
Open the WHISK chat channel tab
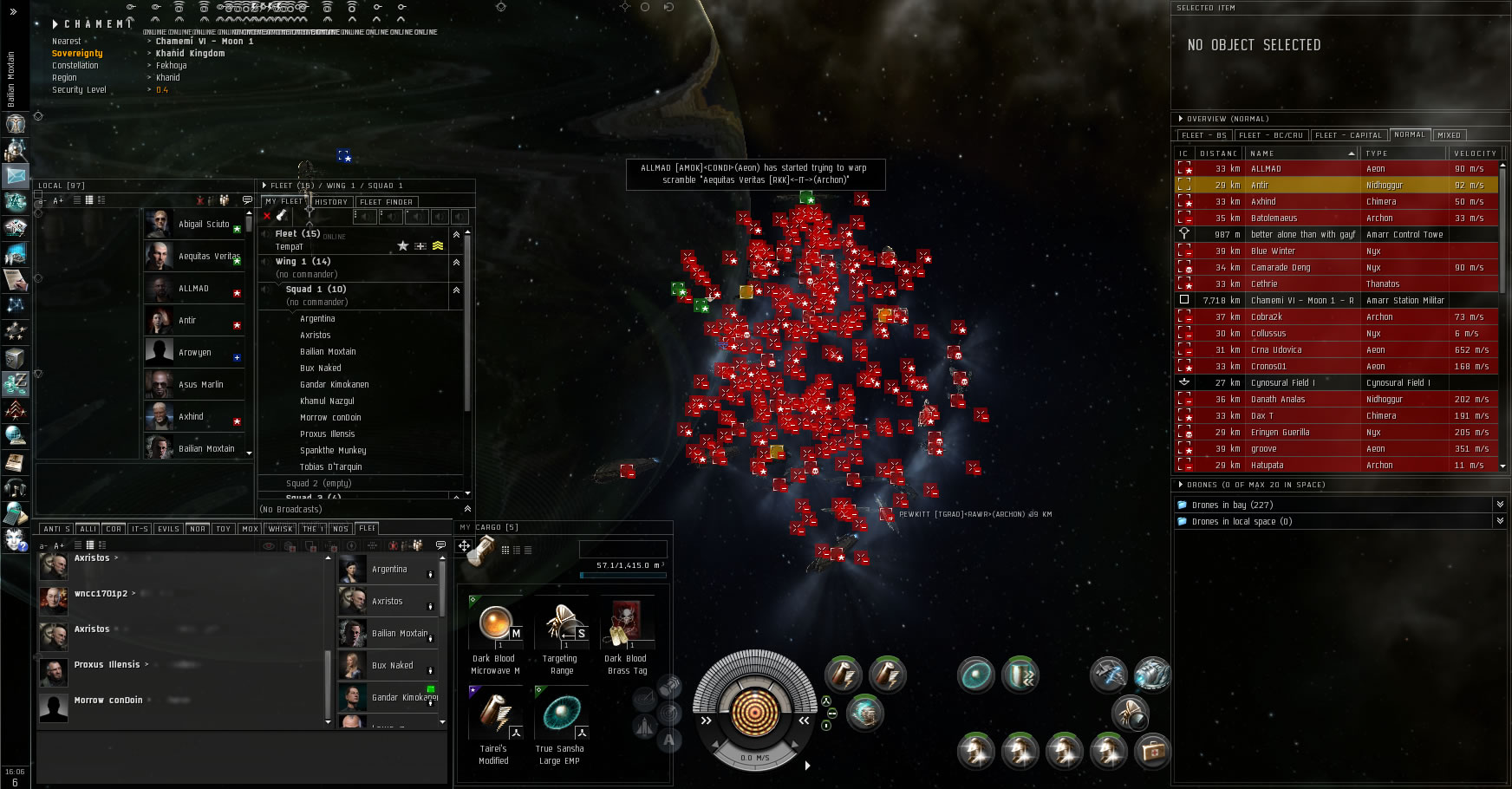tap(280, 529)
